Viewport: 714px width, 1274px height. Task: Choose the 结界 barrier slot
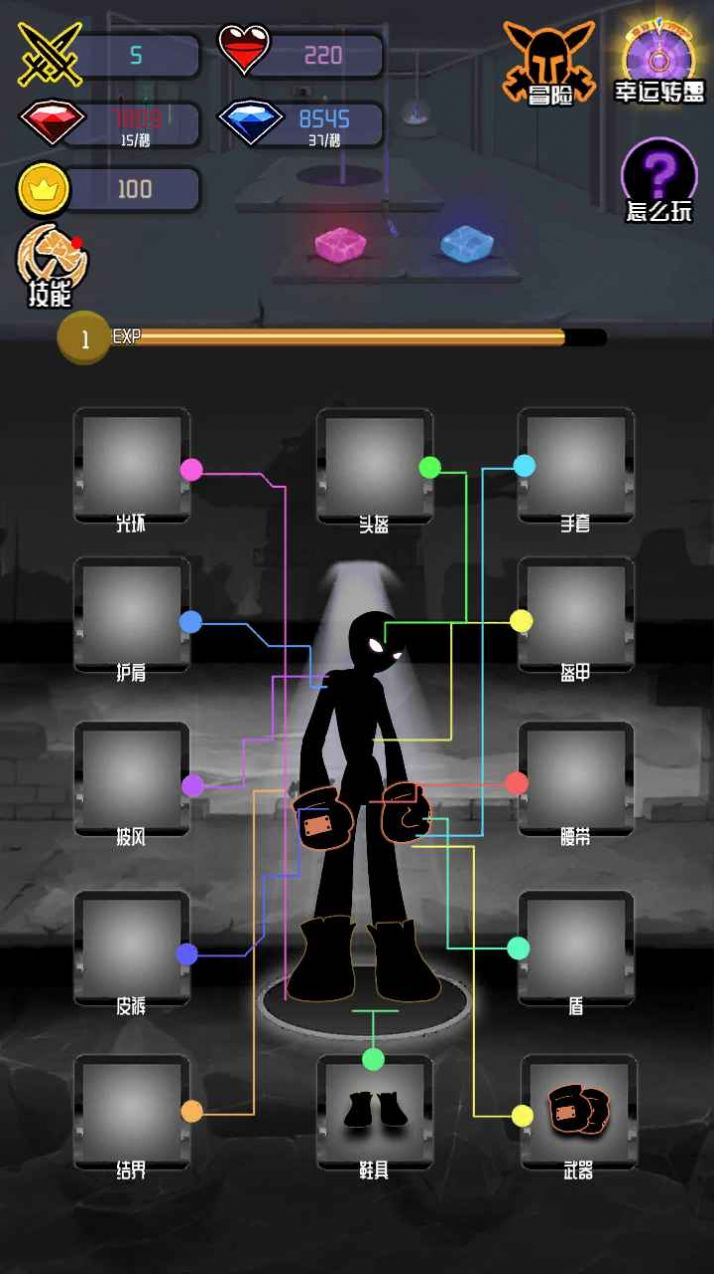pyautogui.click(x=131, y=1110)
